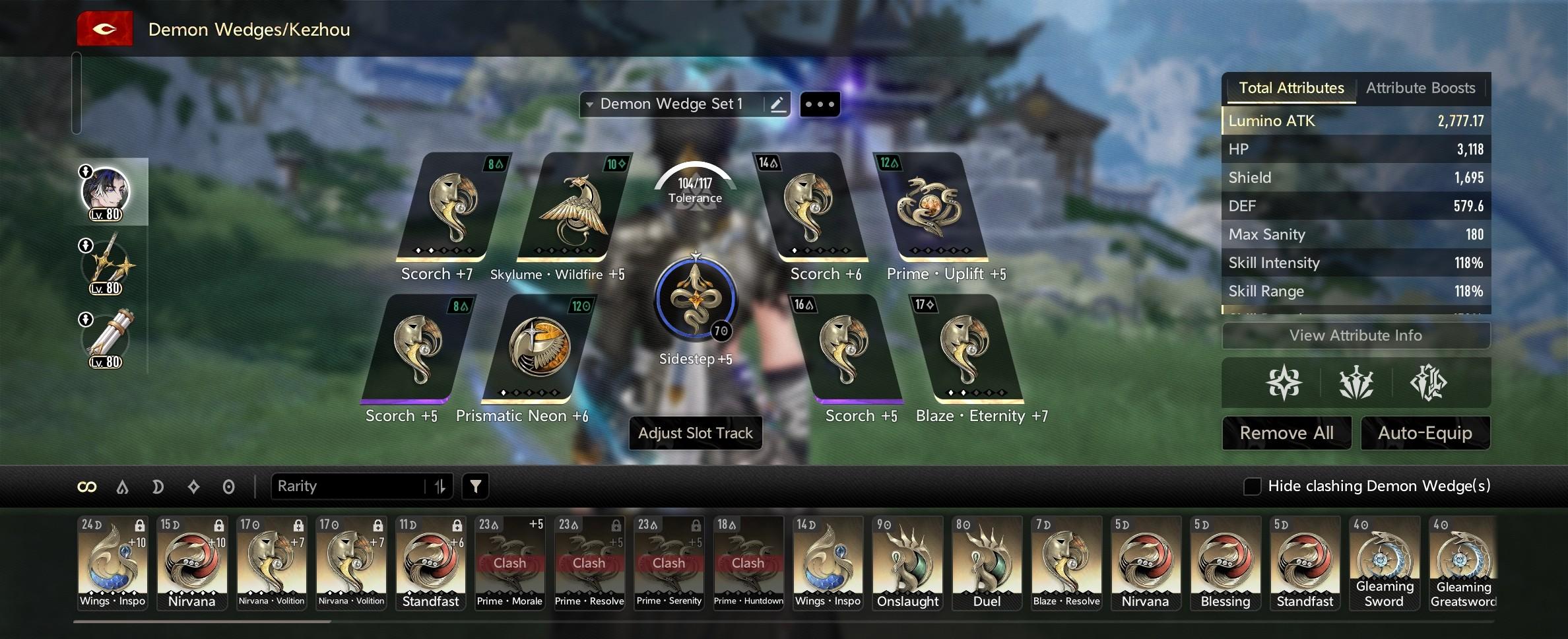1568x639 pixels.
Task: Auto-Equip Demon Wedges
Action: click(x=1425, y=433)
